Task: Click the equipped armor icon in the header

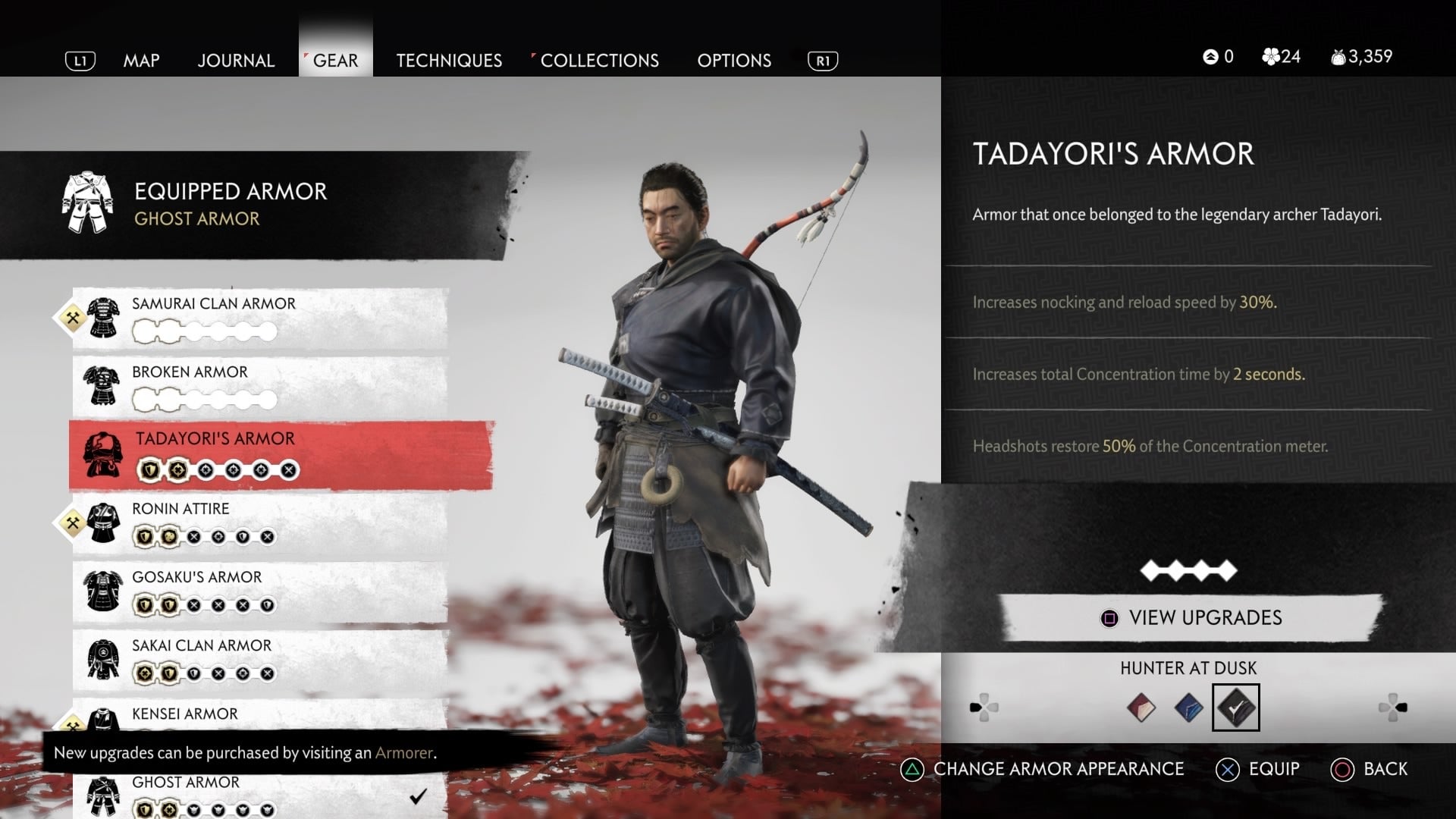Action: pos(88,201)
